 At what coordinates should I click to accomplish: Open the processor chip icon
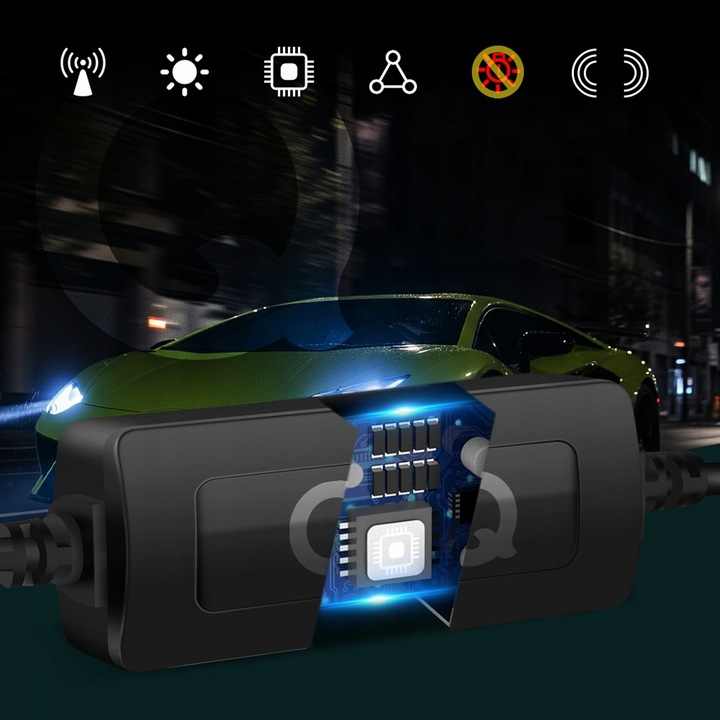289,72
